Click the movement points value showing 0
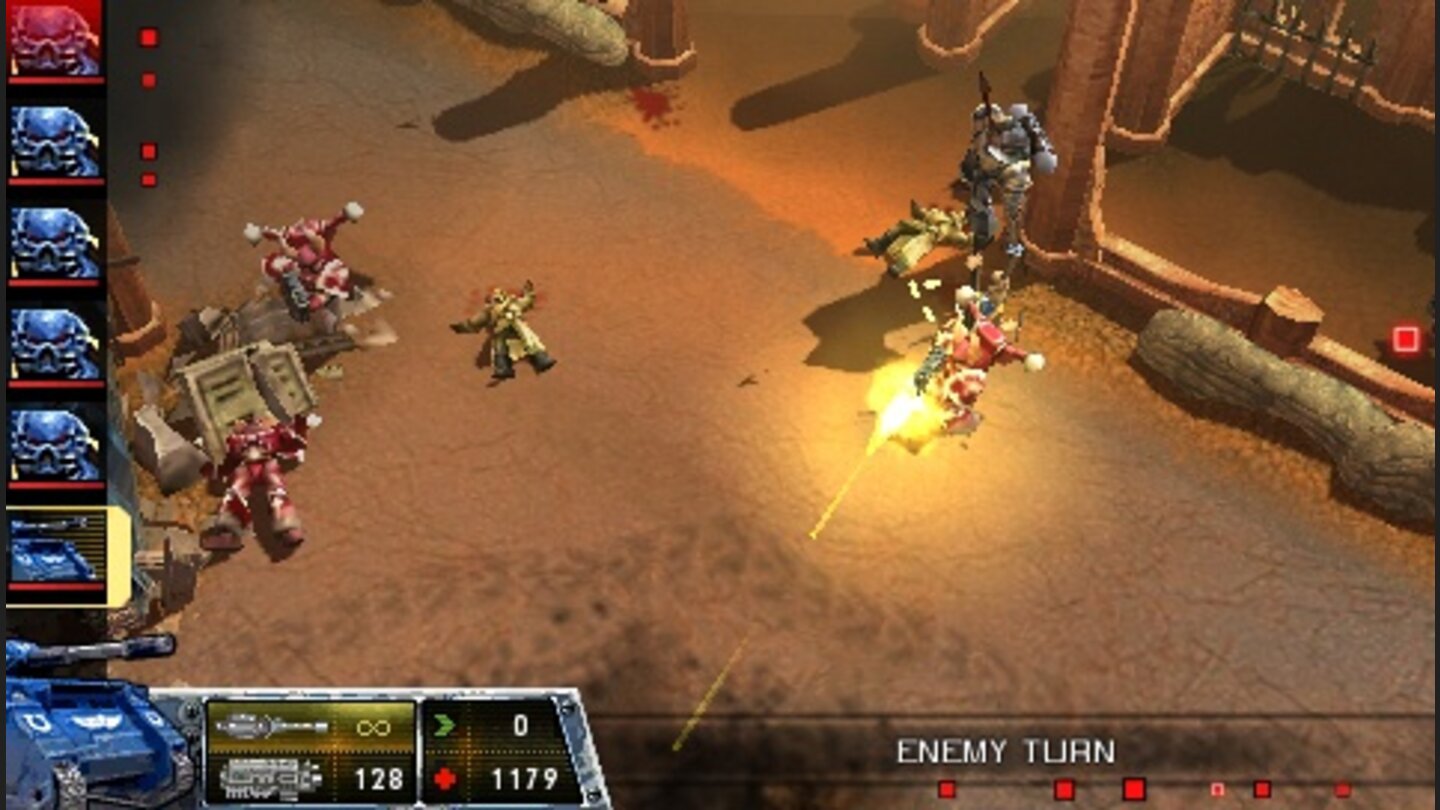The height and width of the screenshot is (810, 1440). [x=520, y=725]
